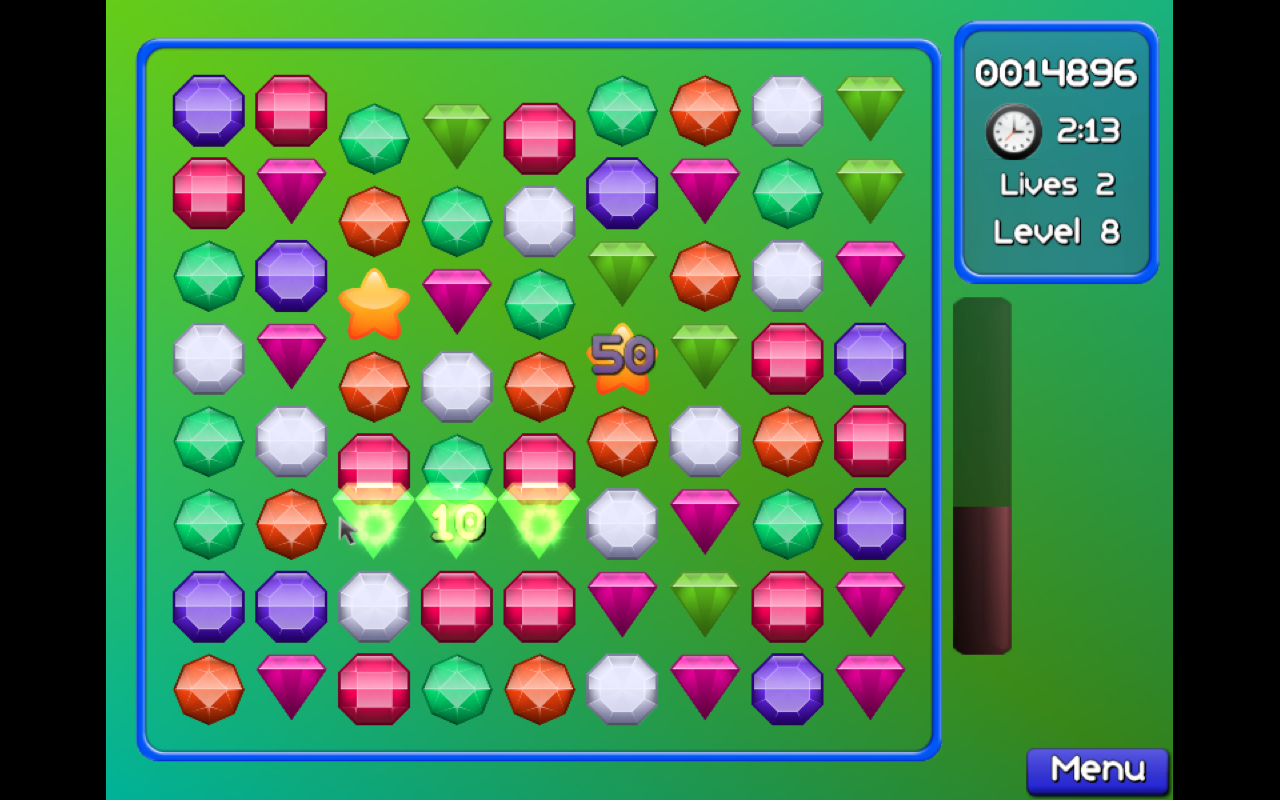
Task: Click the clock icon next to the timer
Action: click(1012, 131)
